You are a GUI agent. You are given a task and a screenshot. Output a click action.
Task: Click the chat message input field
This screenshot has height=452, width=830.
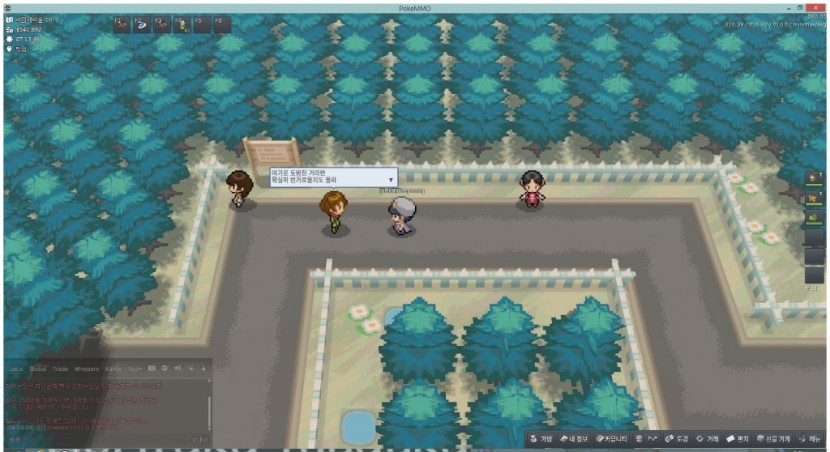coord(100,439)
